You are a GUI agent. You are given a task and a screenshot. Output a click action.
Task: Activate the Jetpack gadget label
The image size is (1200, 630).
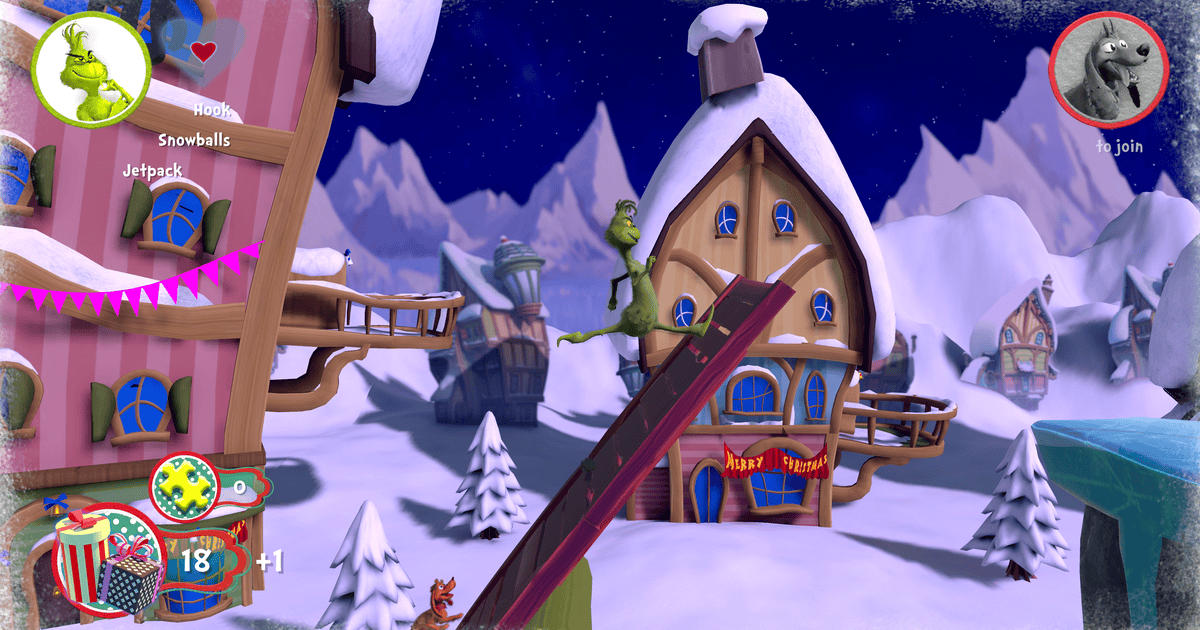tap(152, 170)
